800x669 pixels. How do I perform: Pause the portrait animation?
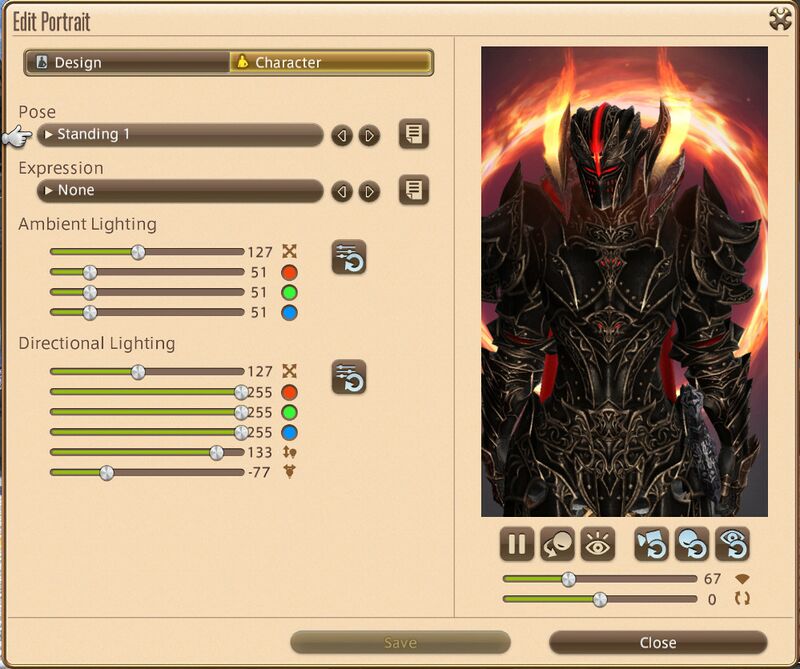point(517,545)
